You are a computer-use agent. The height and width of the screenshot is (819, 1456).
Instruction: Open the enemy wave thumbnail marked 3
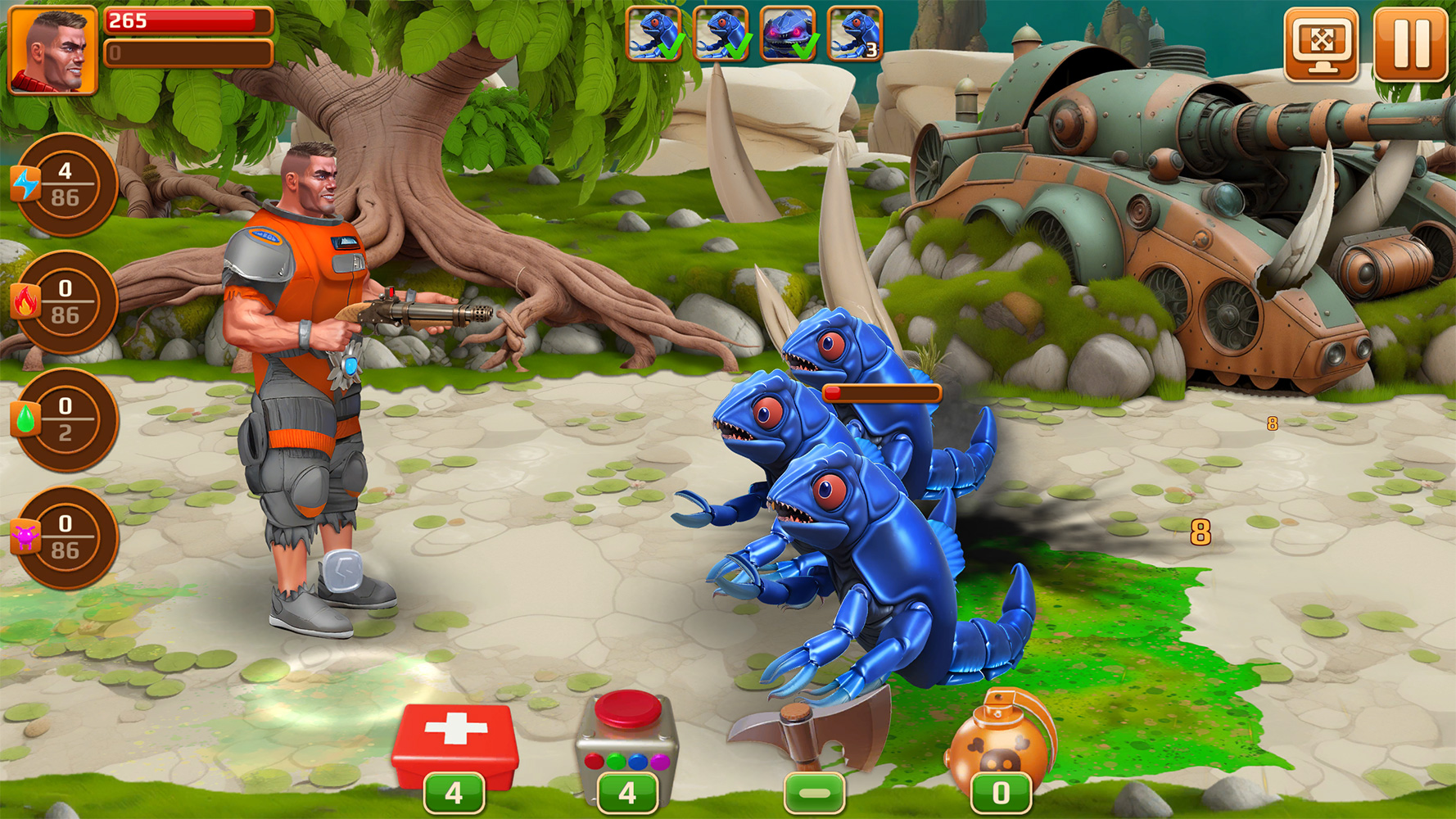pyautogui.click(x=854, y=35)
